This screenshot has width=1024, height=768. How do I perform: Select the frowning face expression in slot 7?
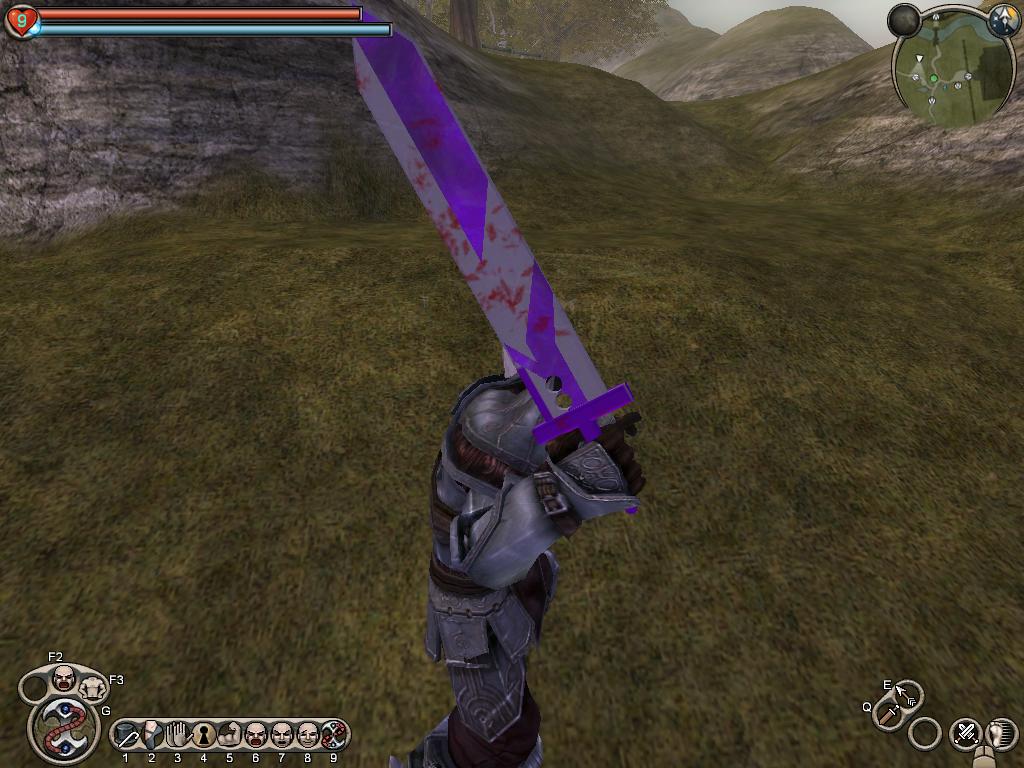pyautogui.click(x=282, y=736)
